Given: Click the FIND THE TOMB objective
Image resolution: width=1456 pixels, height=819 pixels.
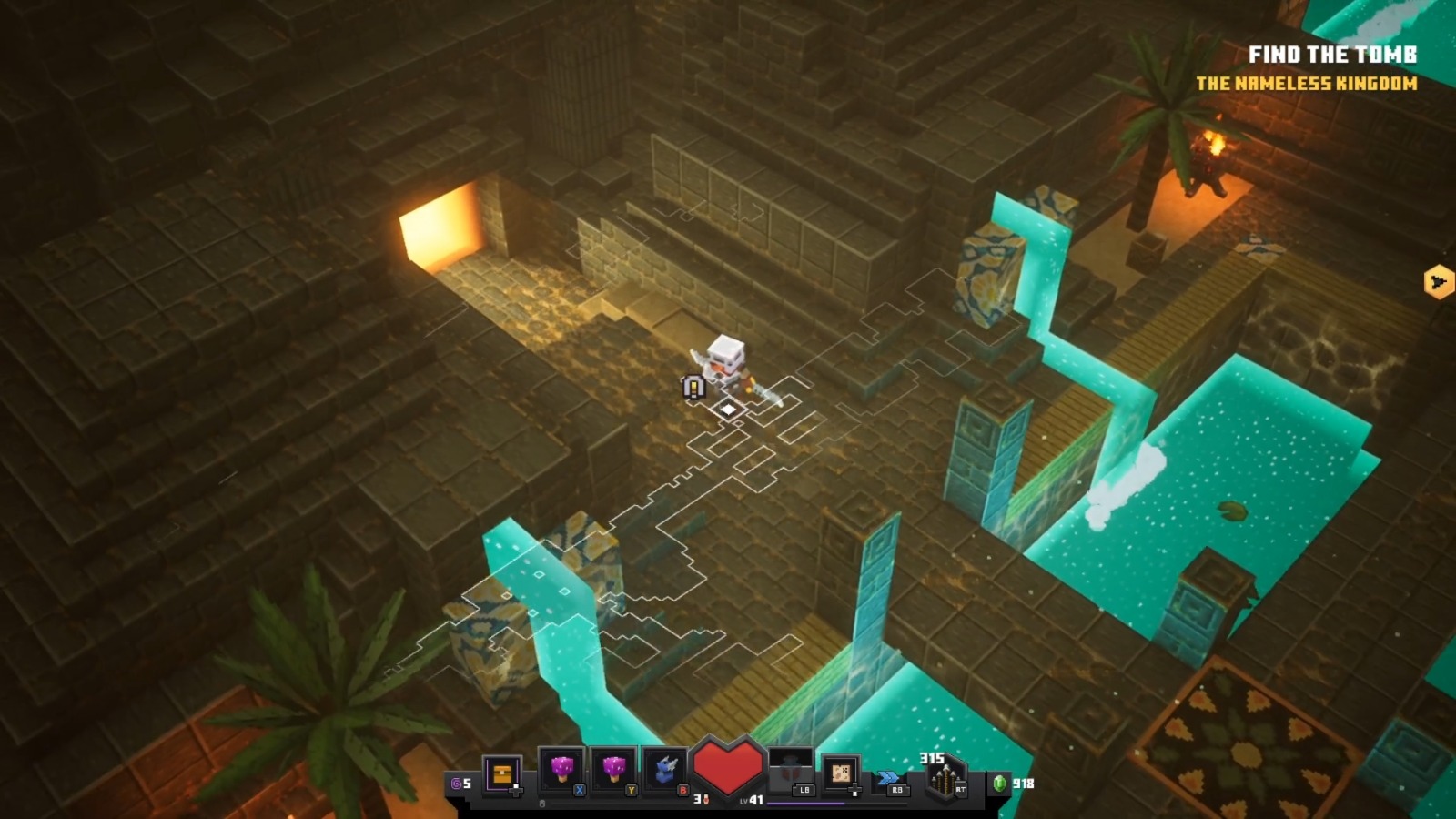Looking at the screenshot, I should [x=1332, y=55].
